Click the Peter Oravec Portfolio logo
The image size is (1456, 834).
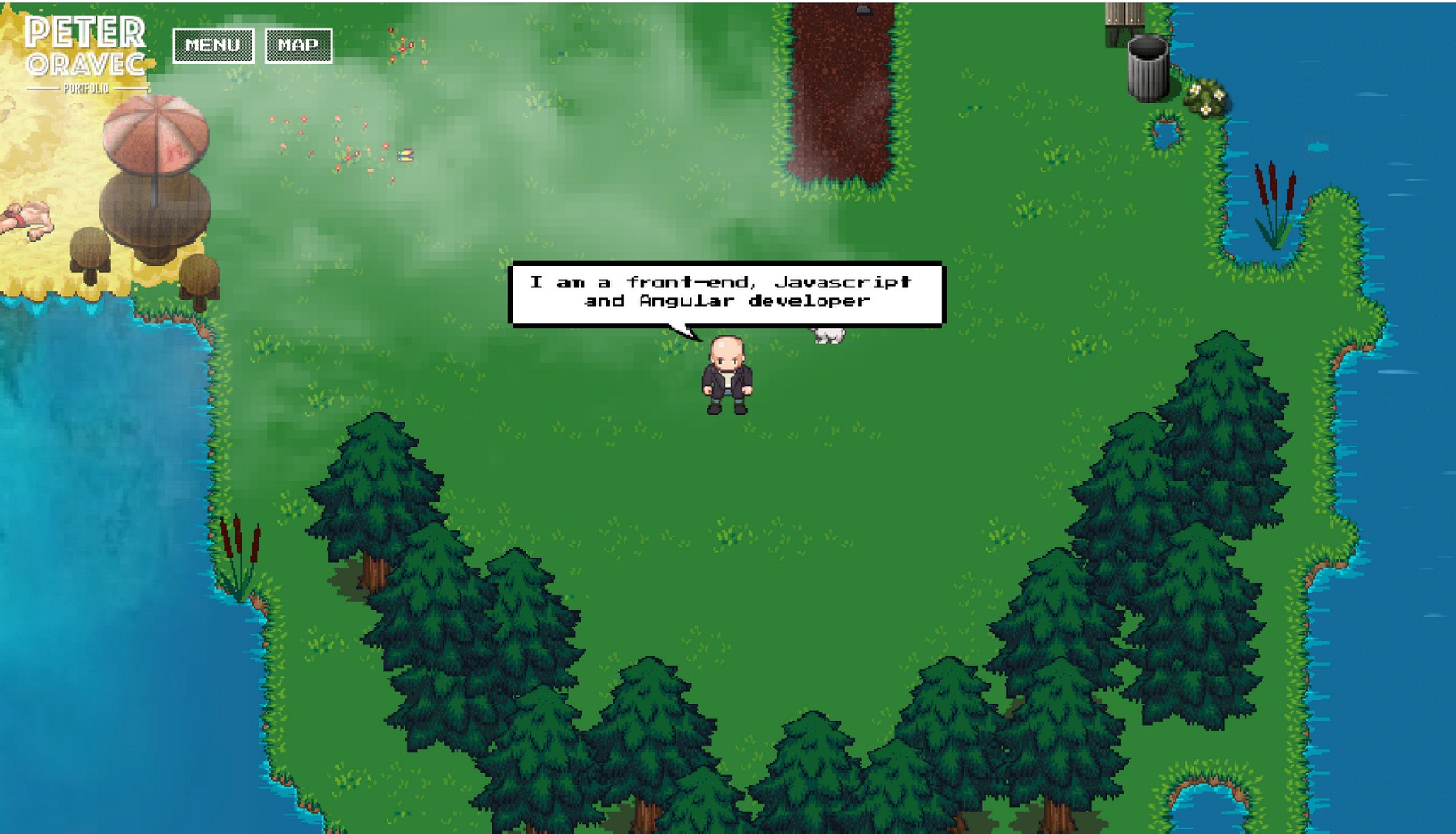point(85,54)
